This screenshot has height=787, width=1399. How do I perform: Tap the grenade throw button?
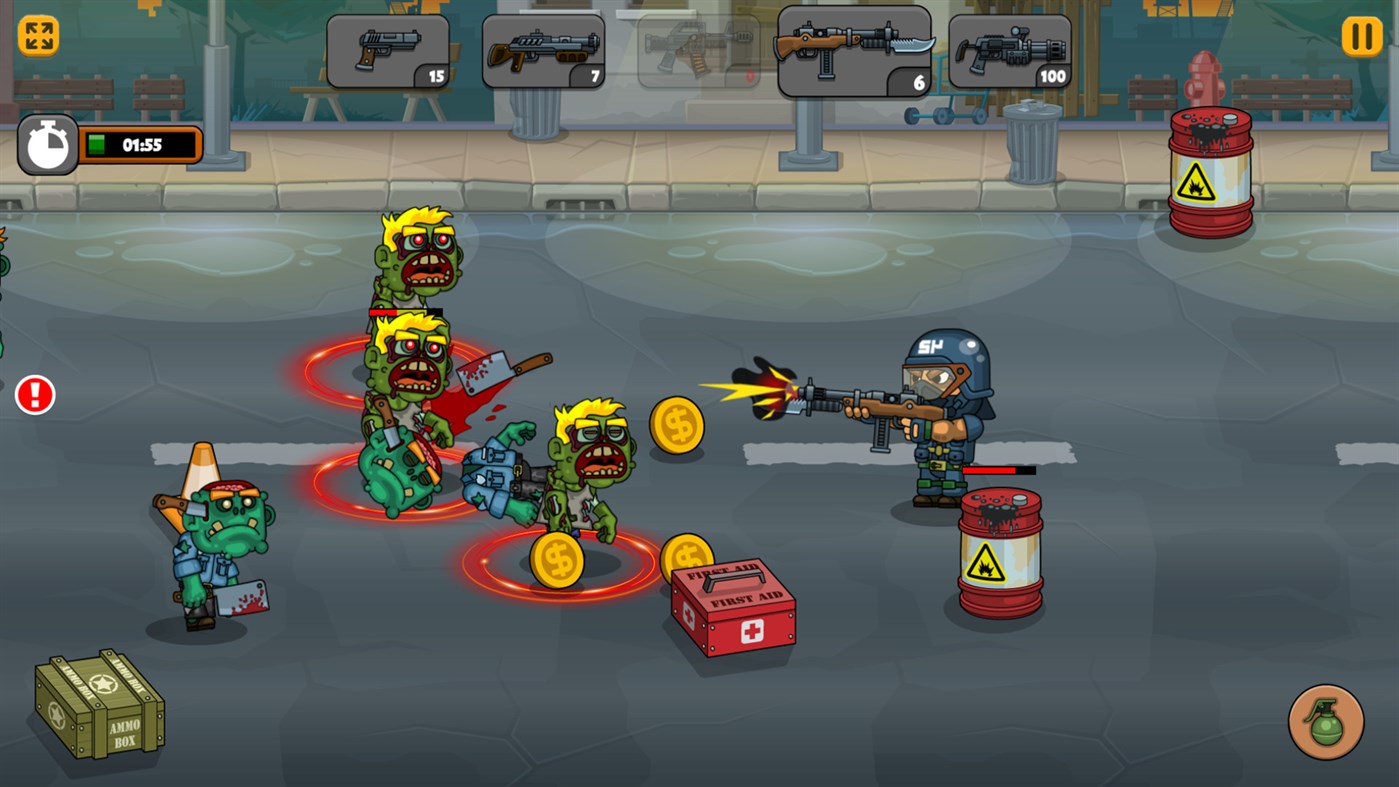click(x=1325, y=722)
